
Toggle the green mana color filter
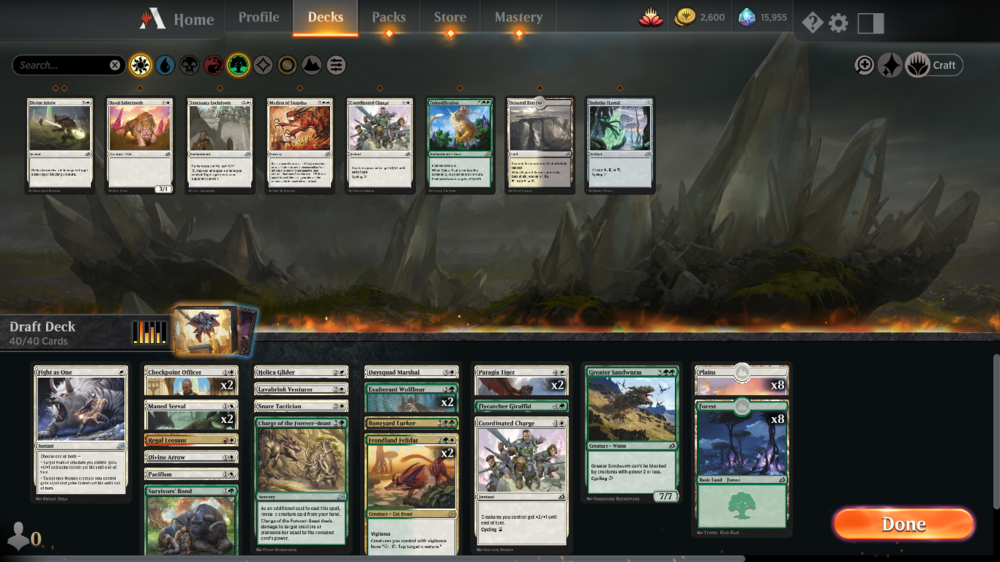point(238,65)
